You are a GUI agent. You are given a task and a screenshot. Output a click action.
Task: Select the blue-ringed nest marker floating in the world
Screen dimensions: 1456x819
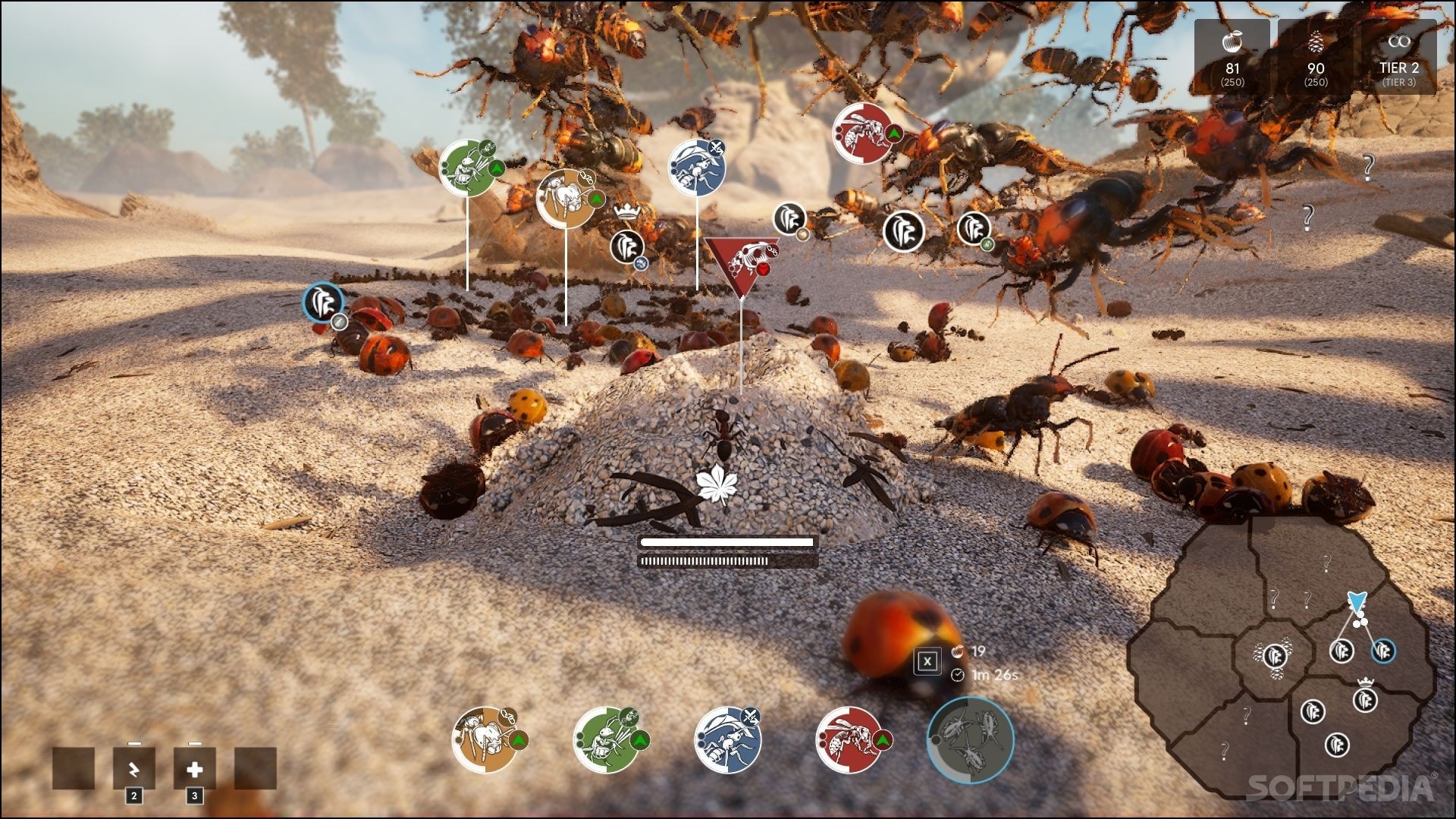coord(323,303)
